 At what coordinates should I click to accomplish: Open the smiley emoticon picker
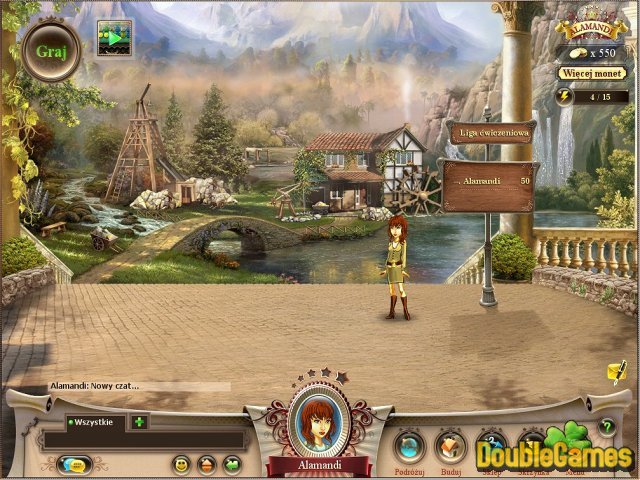point(181,464)
